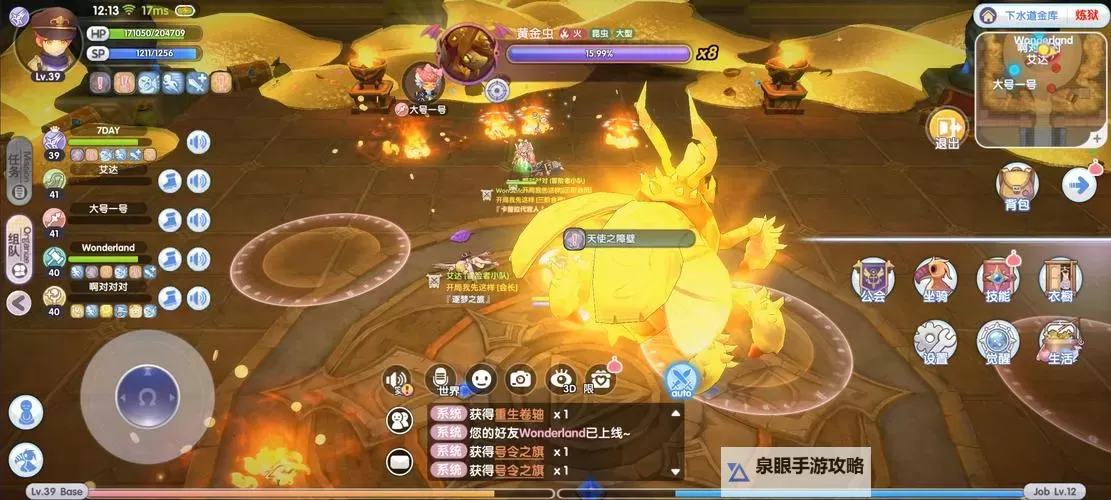Open the camera screenshot mode

point(519,378)
